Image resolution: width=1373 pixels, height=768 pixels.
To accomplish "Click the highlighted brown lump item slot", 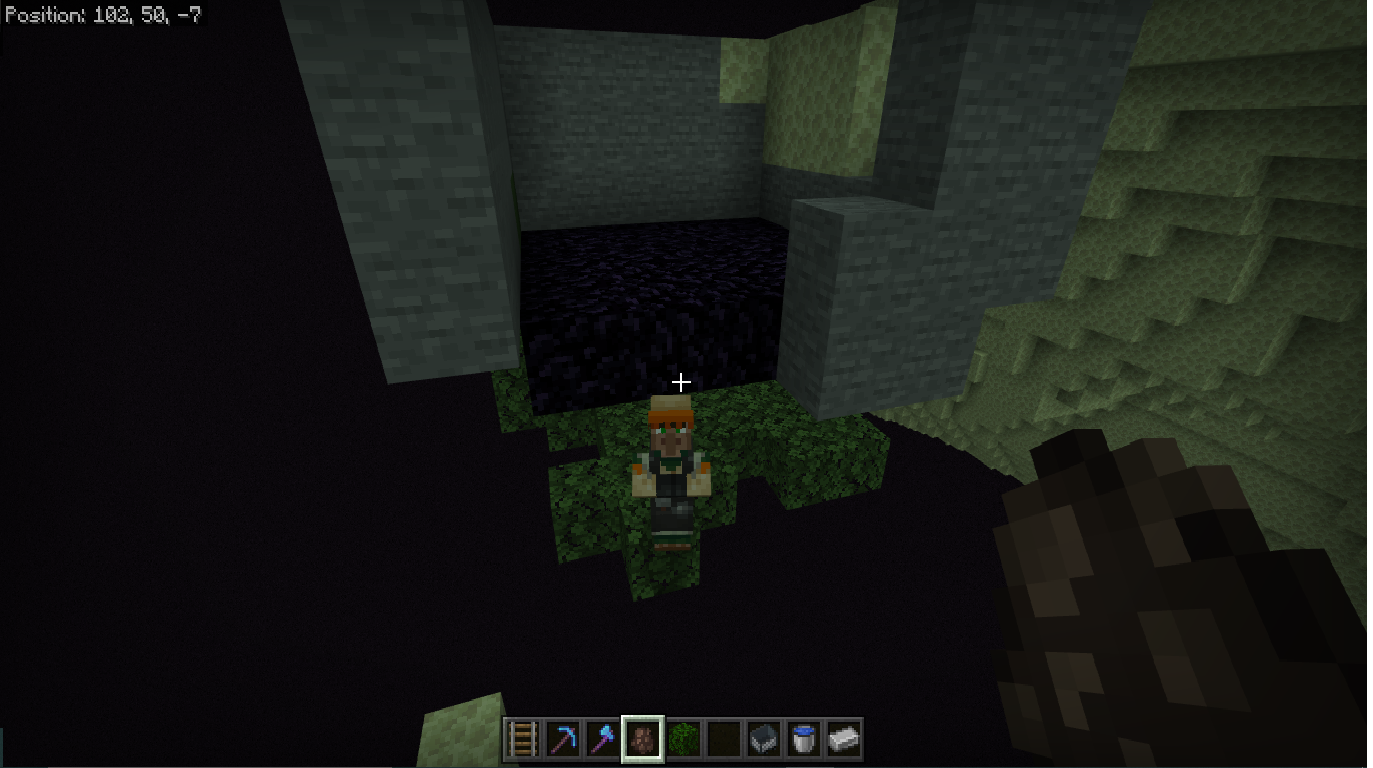I will (x=642, y=739).
